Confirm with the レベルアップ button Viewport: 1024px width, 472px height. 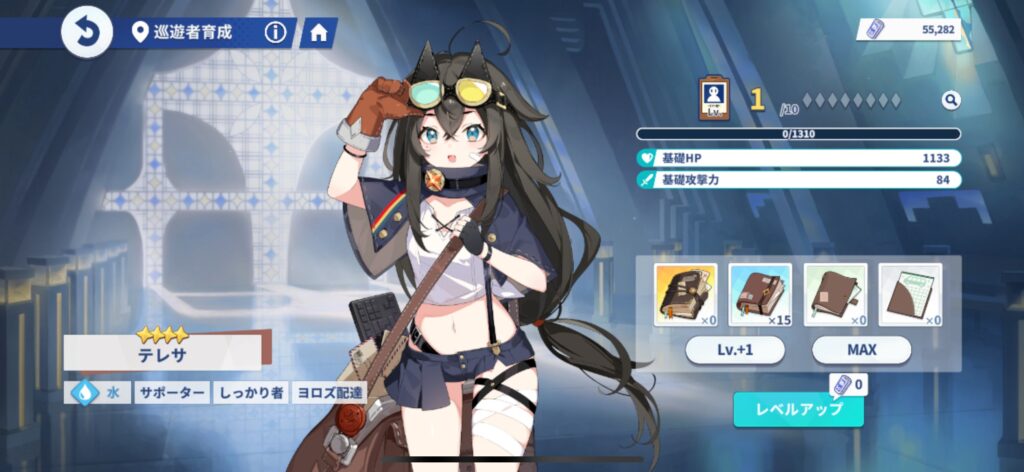pos(798,409)
